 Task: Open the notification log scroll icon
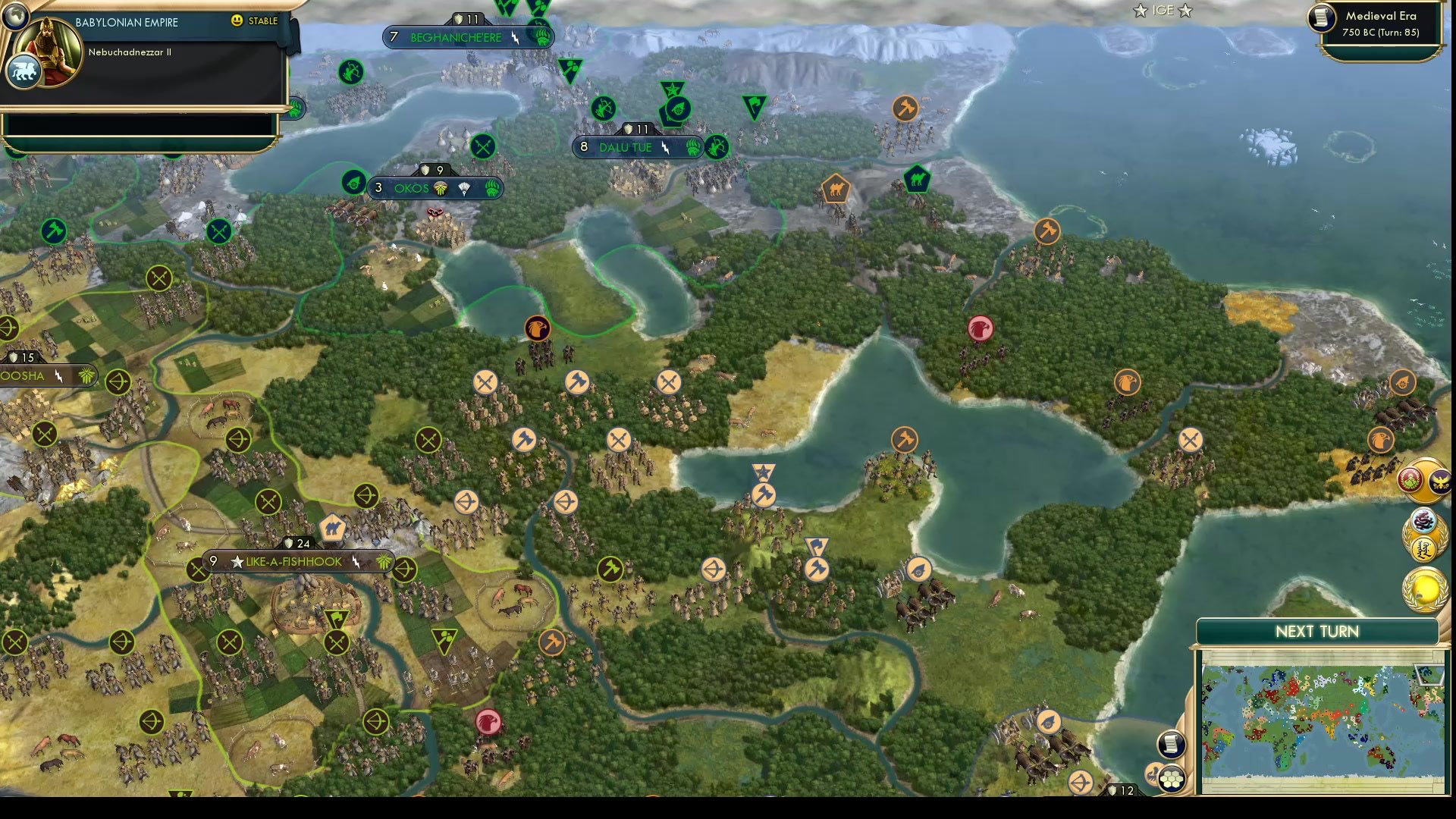pyautogui.click(x=1172, y=745)
